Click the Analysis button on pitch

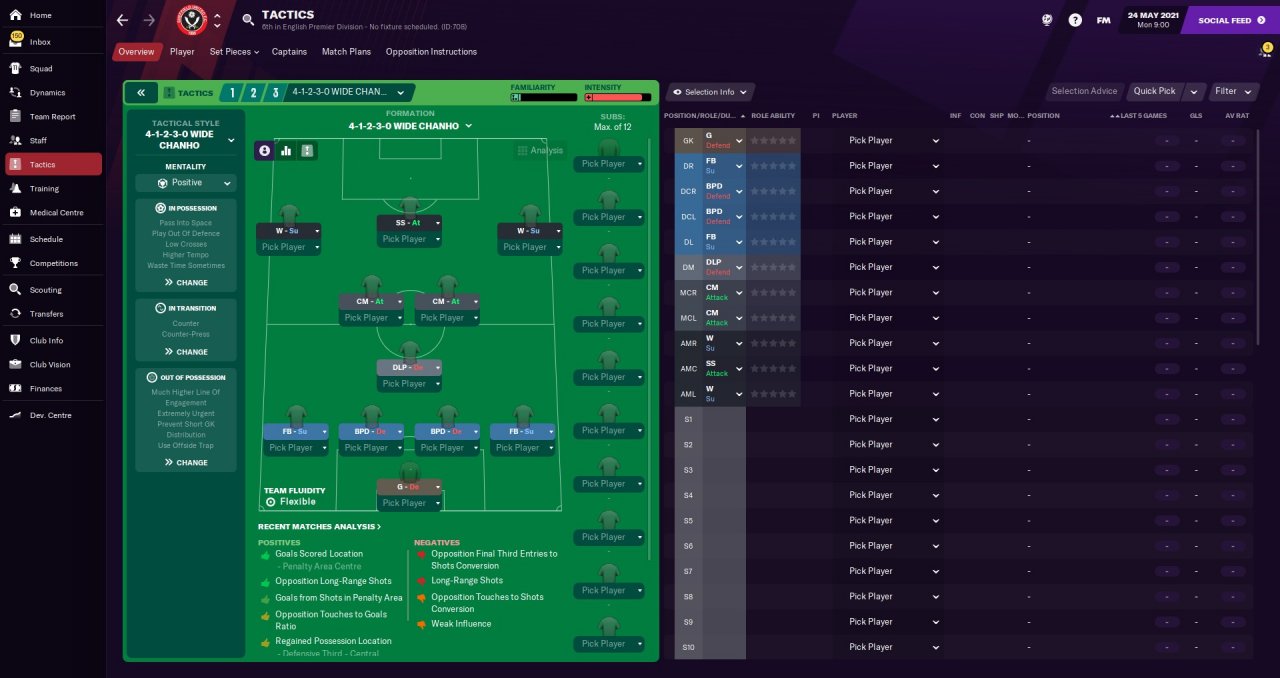[540, 151]
